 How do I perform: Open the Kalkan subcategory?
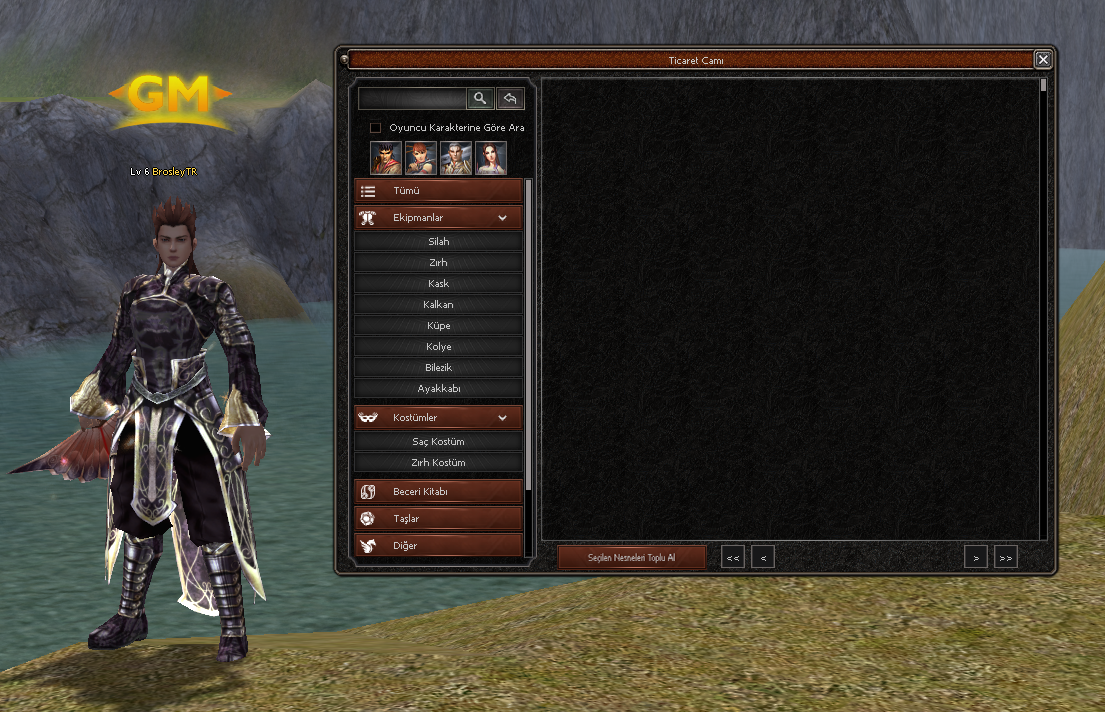point(438,305)
